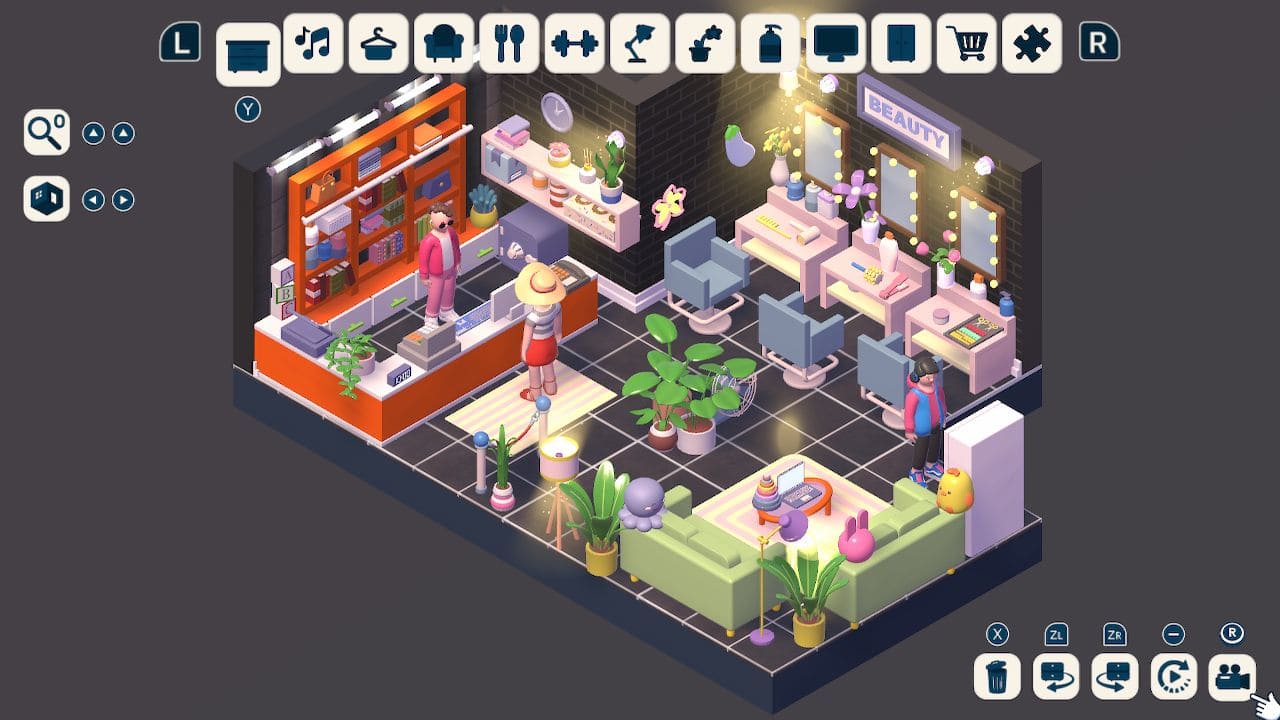Open the plants category icon
Viewport: 1280px width, 720px height.
tap(705, 43)
